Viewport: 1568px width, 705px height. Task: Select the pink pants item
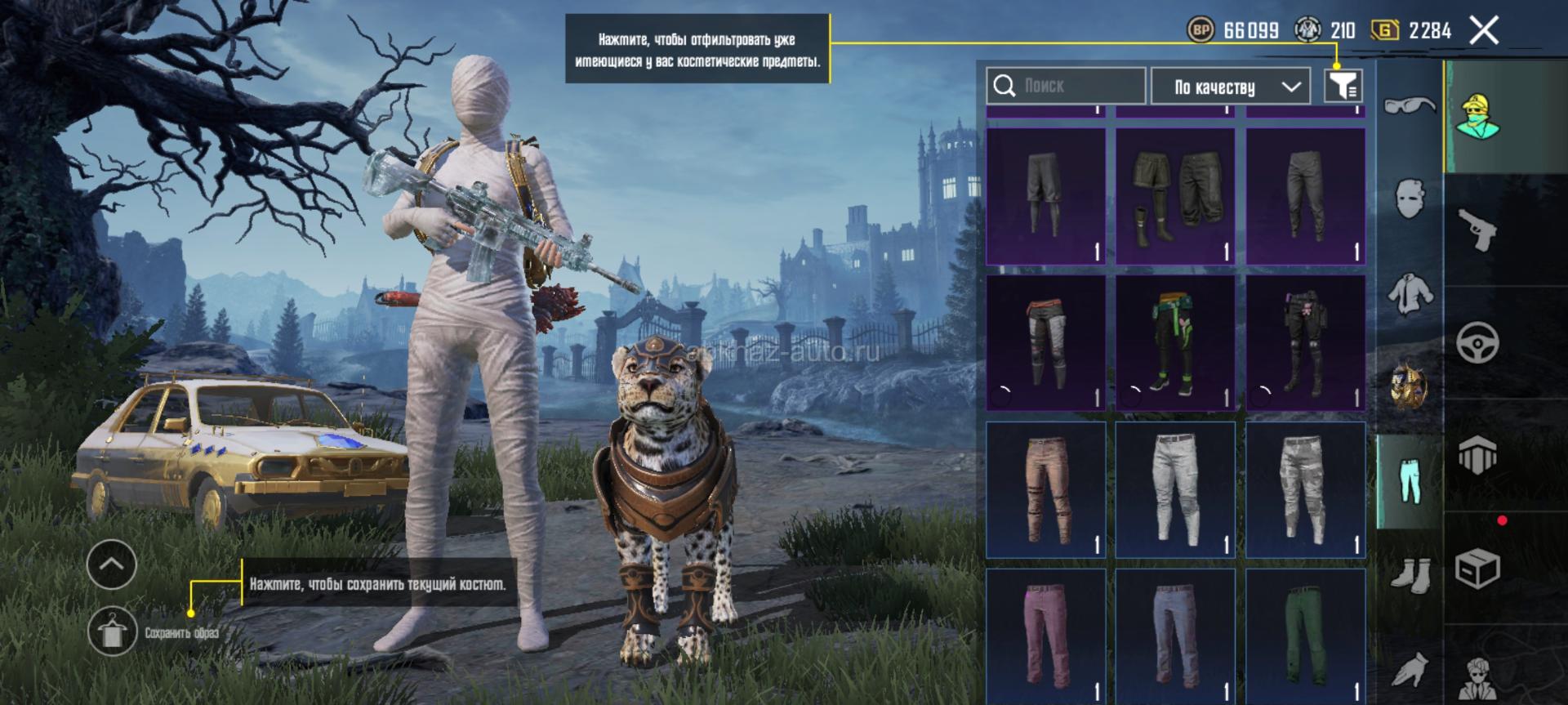[x=1045, y=636]
